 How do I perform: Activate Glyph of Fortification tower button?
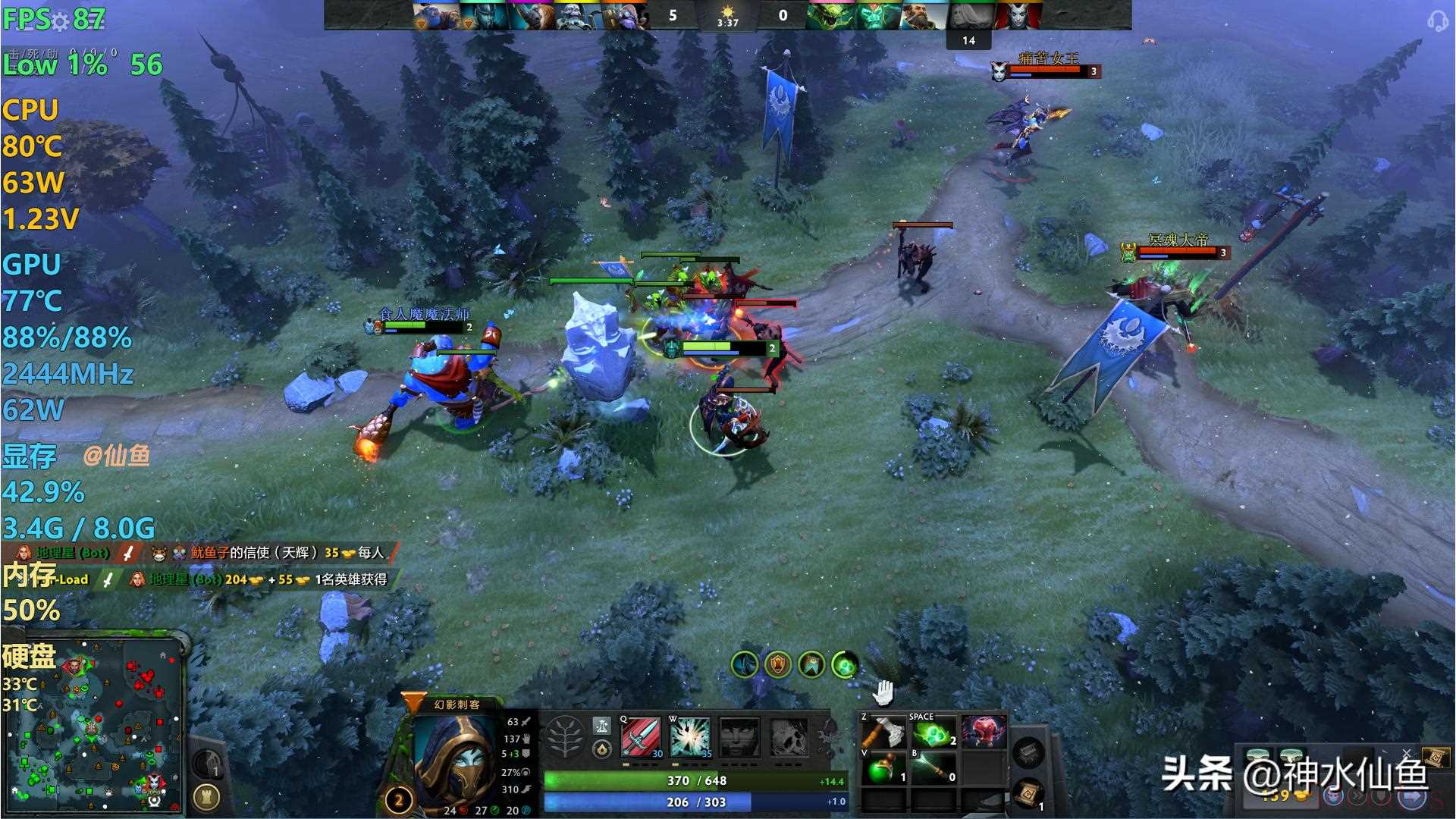(x=206, y=796)
